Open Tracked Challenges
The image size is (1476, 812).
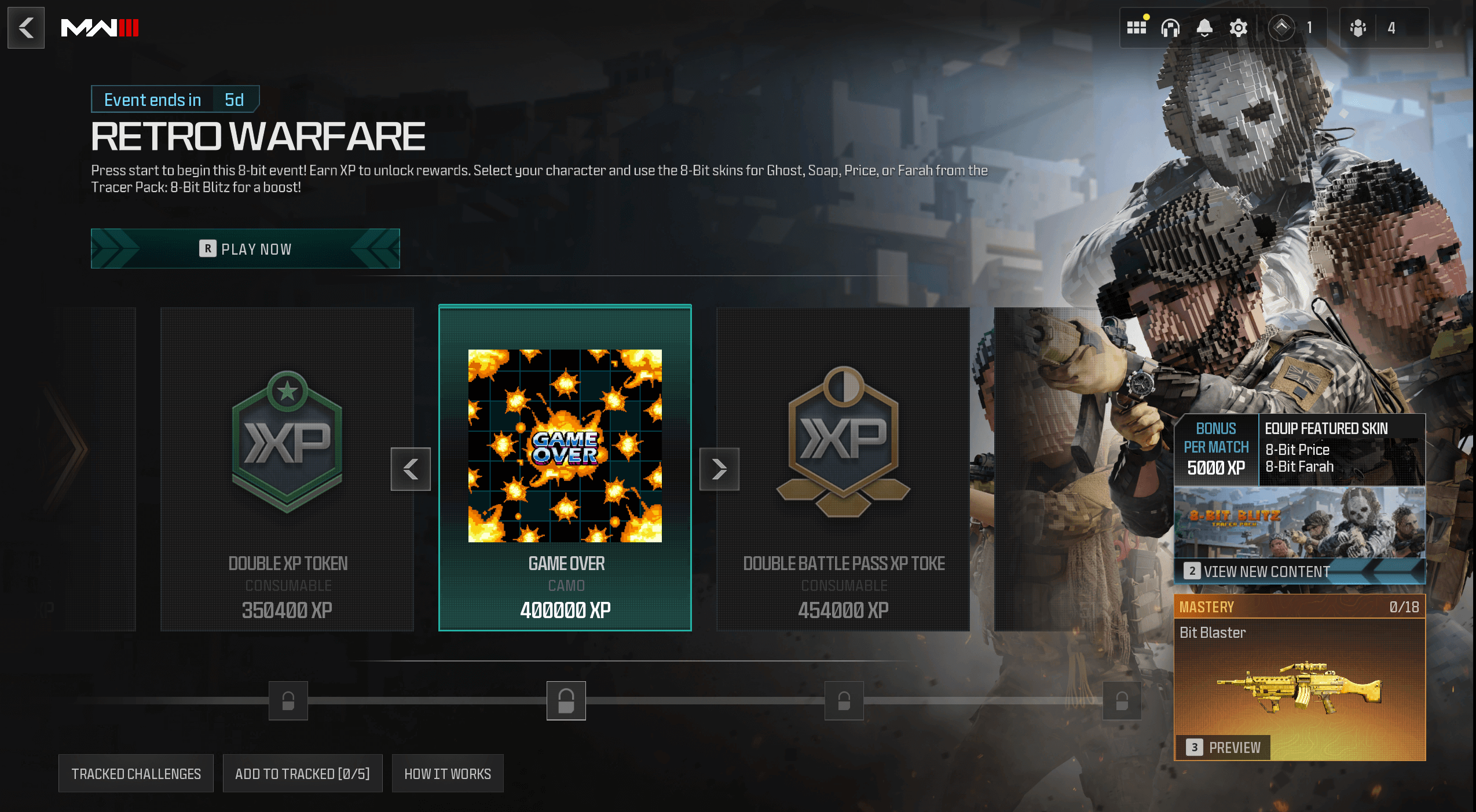click(x=135, y=773)
